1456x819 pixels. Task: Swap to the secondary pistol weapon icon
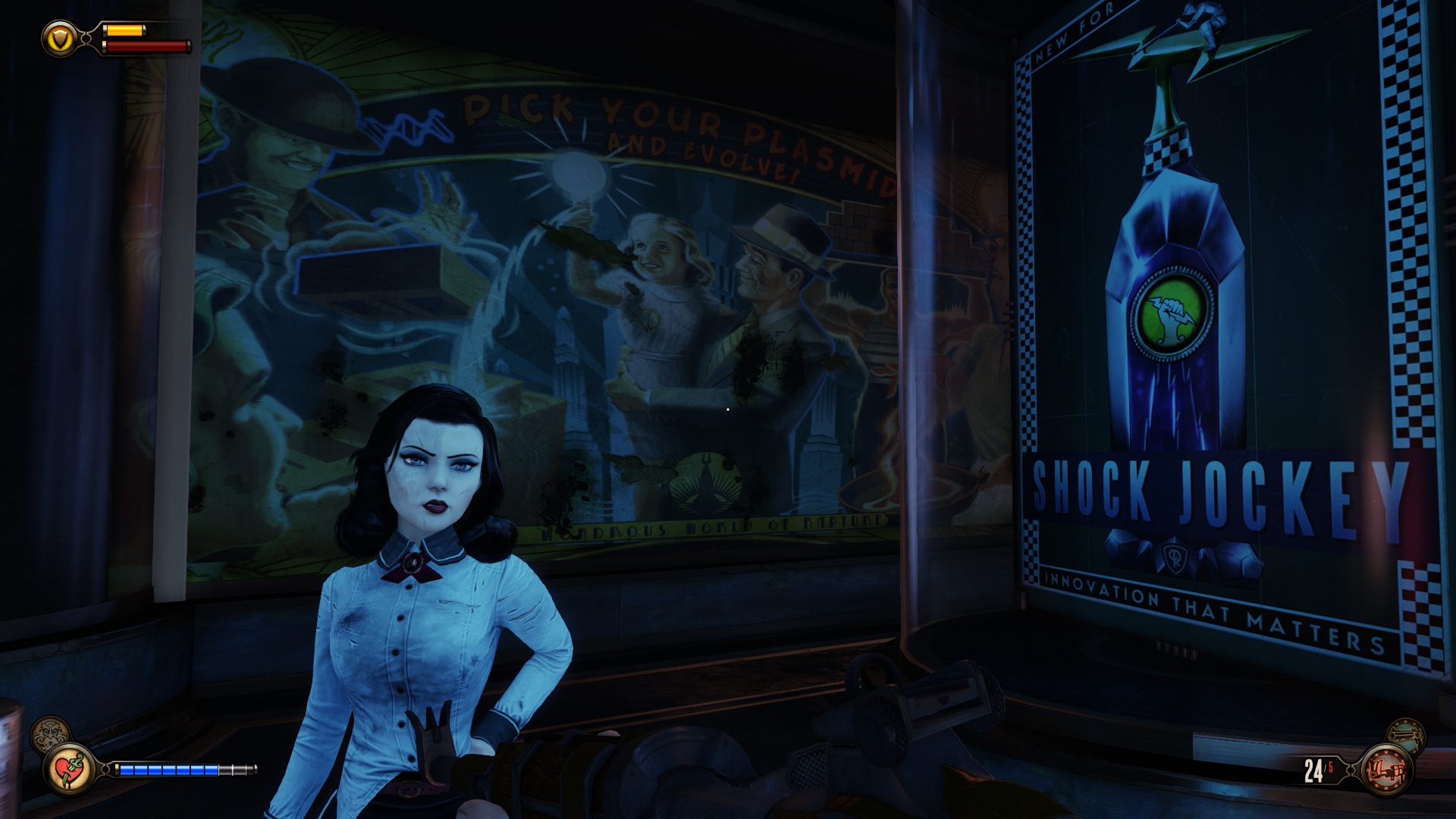click(x=1405, y=734)
